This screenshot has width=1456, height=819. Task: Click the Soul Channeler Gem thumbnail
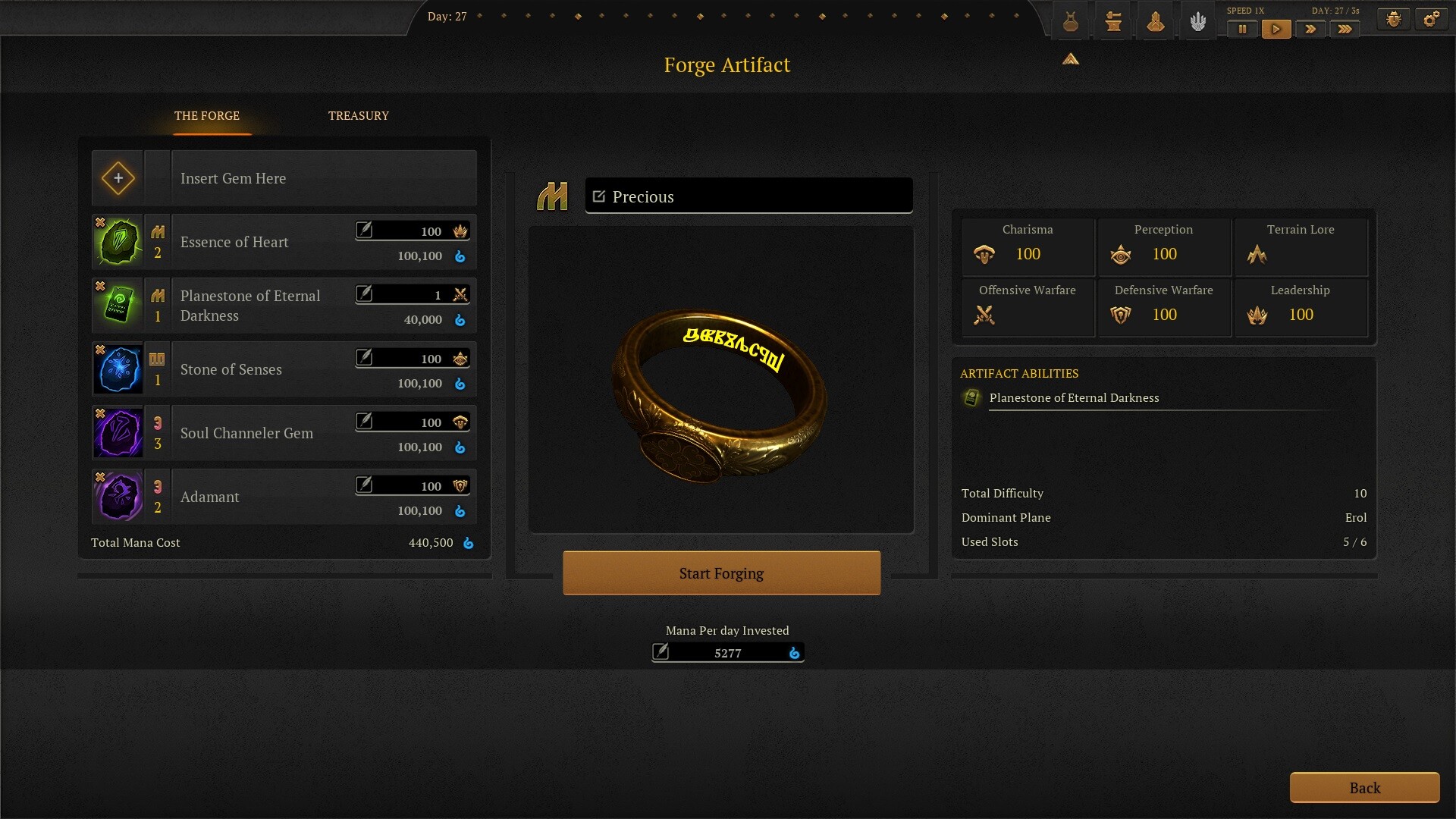[x=118, y=432]
